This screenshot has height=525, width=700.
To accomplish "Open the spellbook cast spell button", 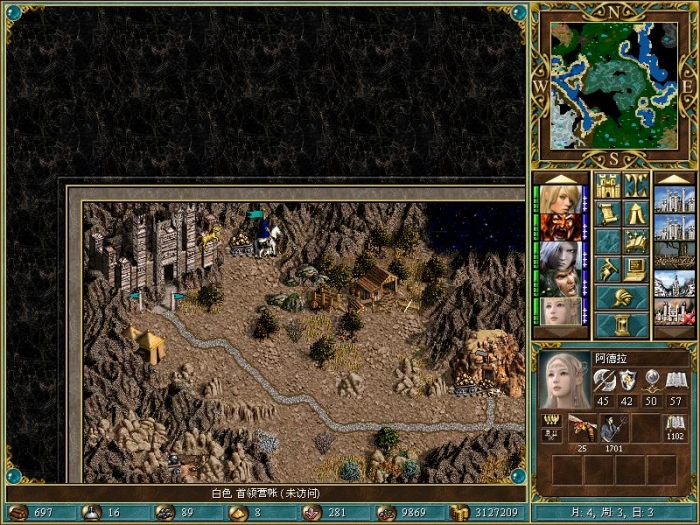I will click(636, 242).
